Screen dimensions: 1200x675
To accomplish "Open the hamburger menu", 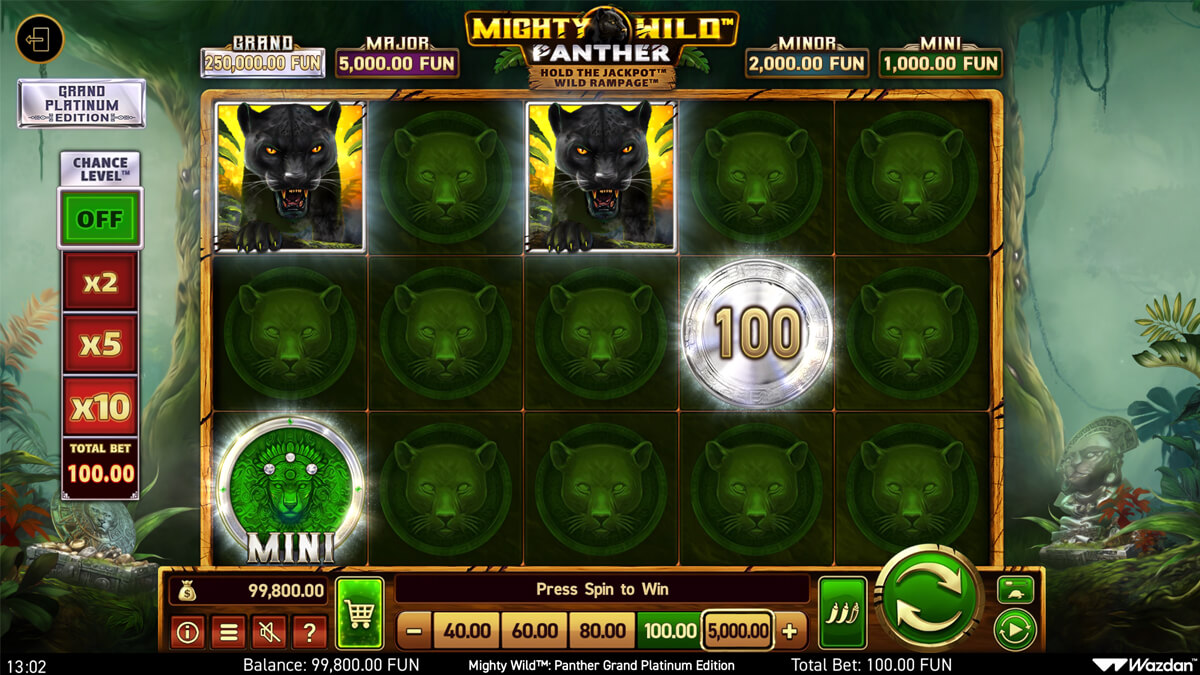I will tap(228, 631).
